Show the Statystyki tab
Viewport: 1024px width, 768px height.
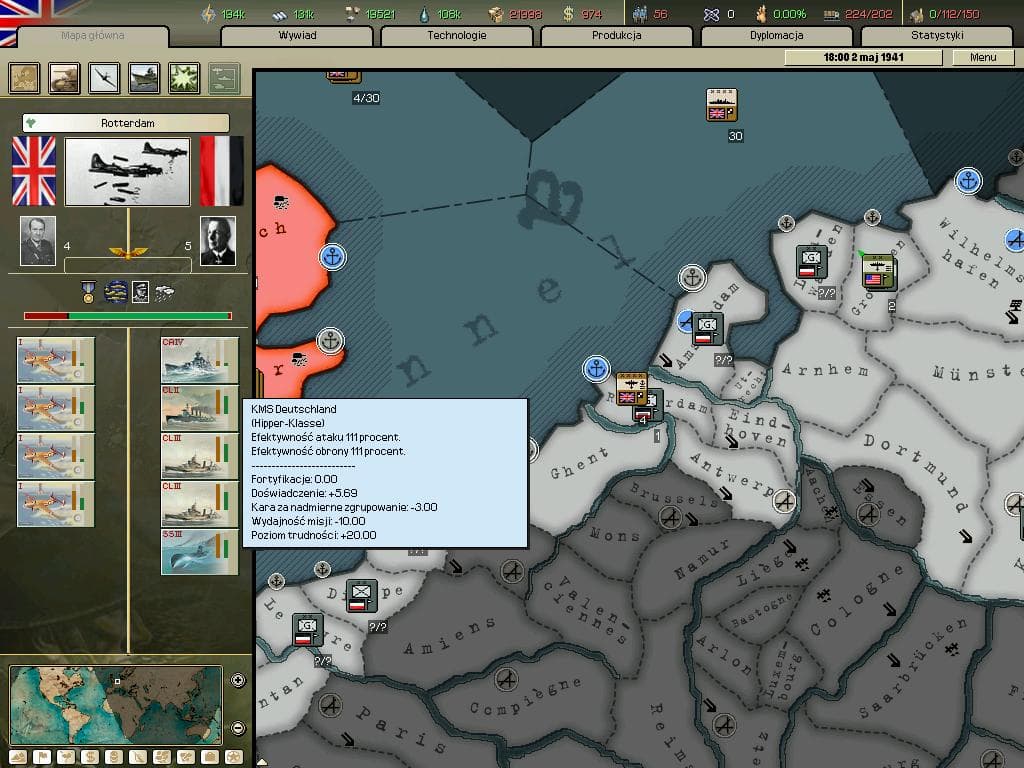937,36
